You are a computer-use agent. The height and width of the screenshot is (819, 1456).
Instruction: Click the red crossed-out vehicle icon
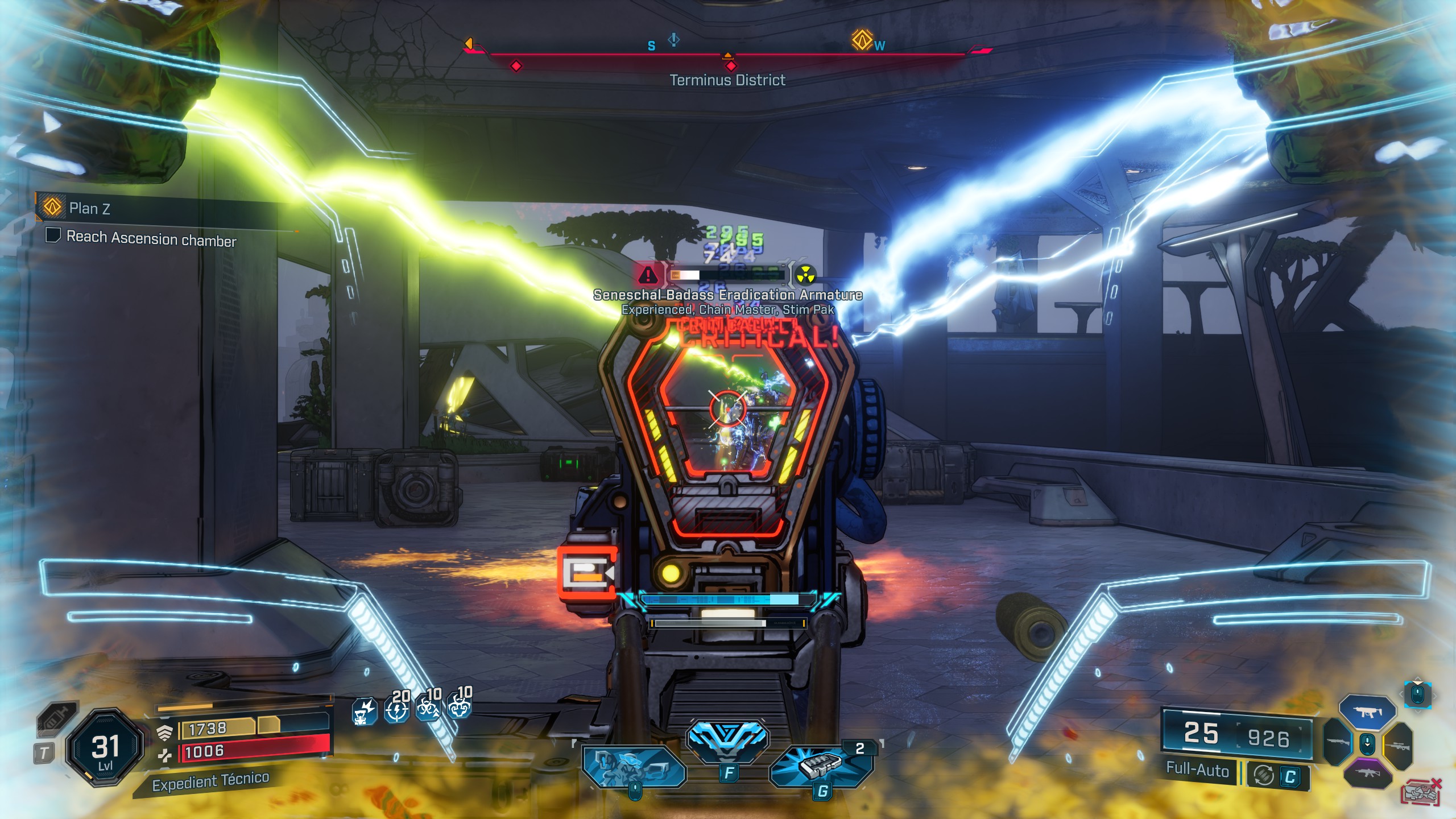(x=1422, y=792)
